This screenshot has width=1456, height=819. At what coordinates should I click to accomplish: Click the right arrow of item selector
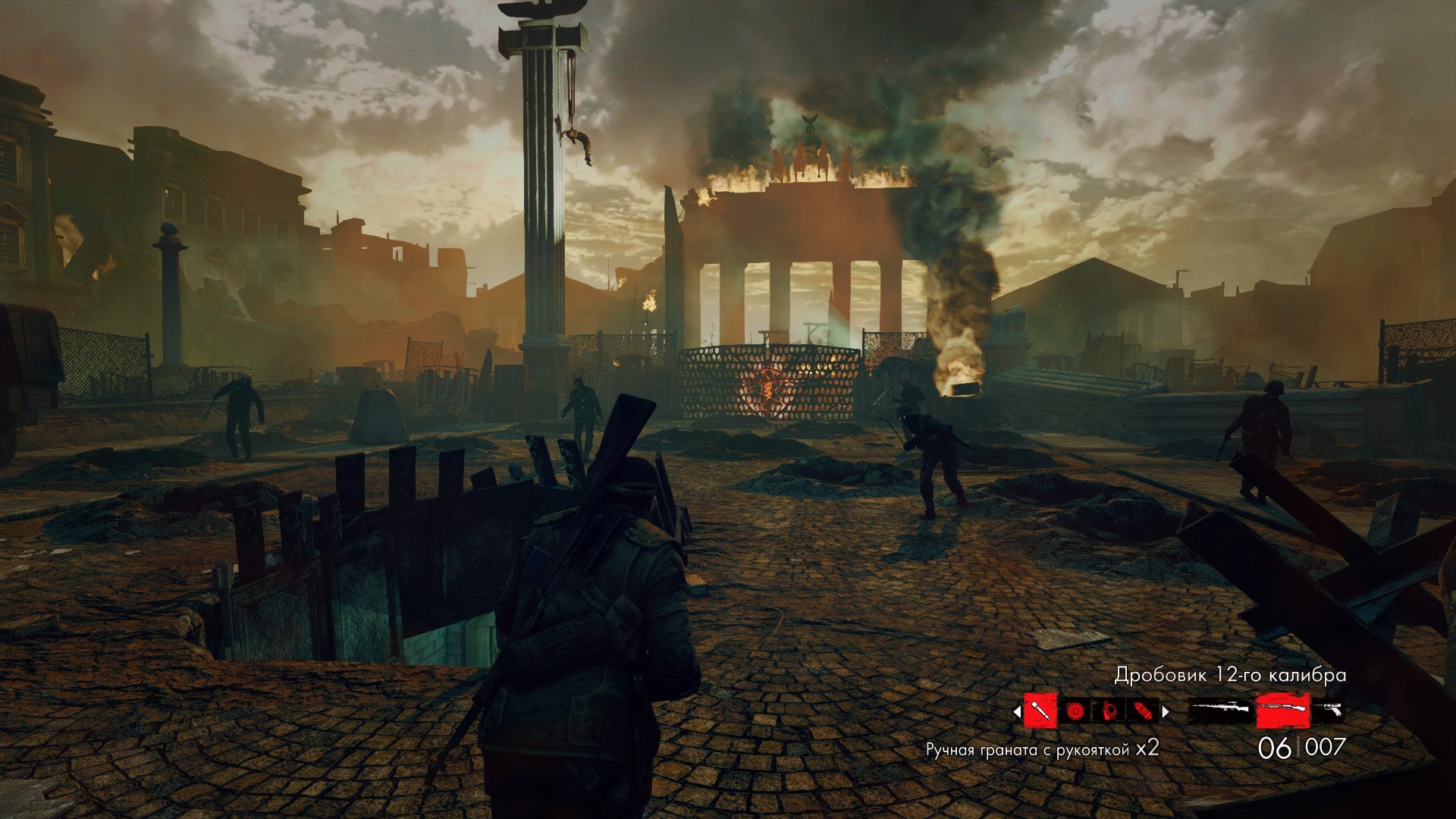(1166, 711)
